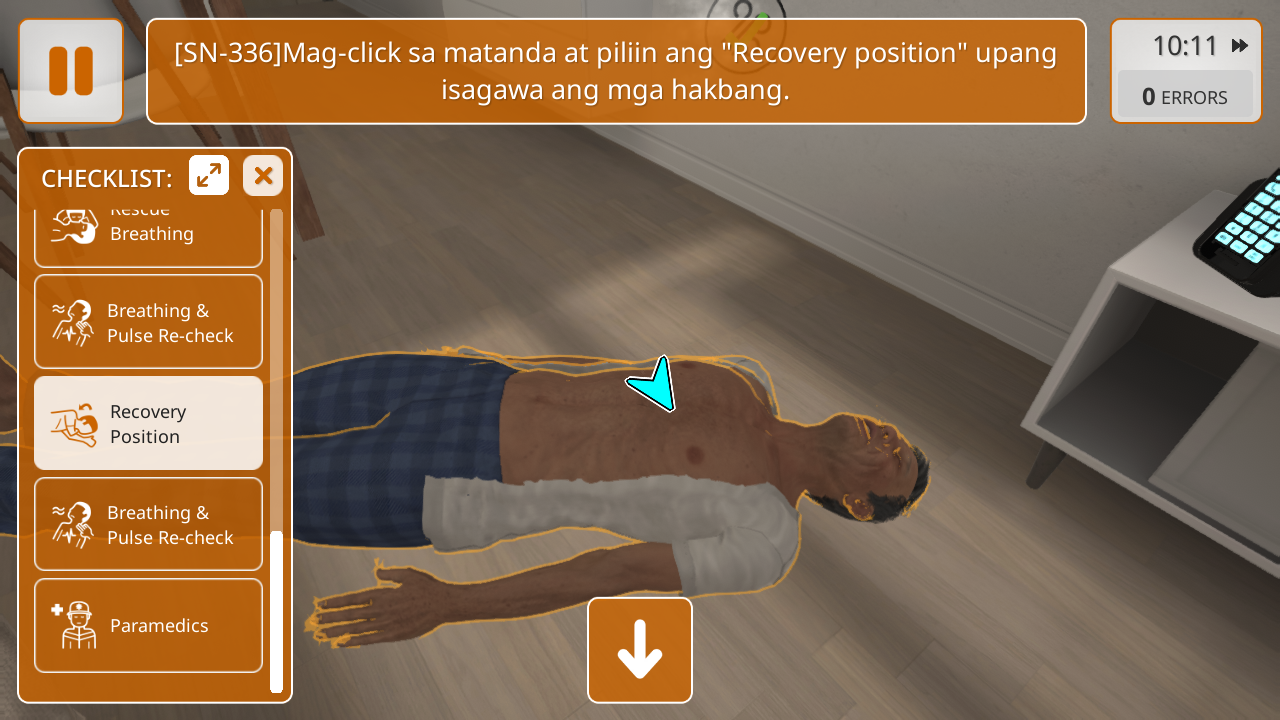
Task: Fast-forward the timer with the double-arrow icon
Action: click(x=1240, y=46)
